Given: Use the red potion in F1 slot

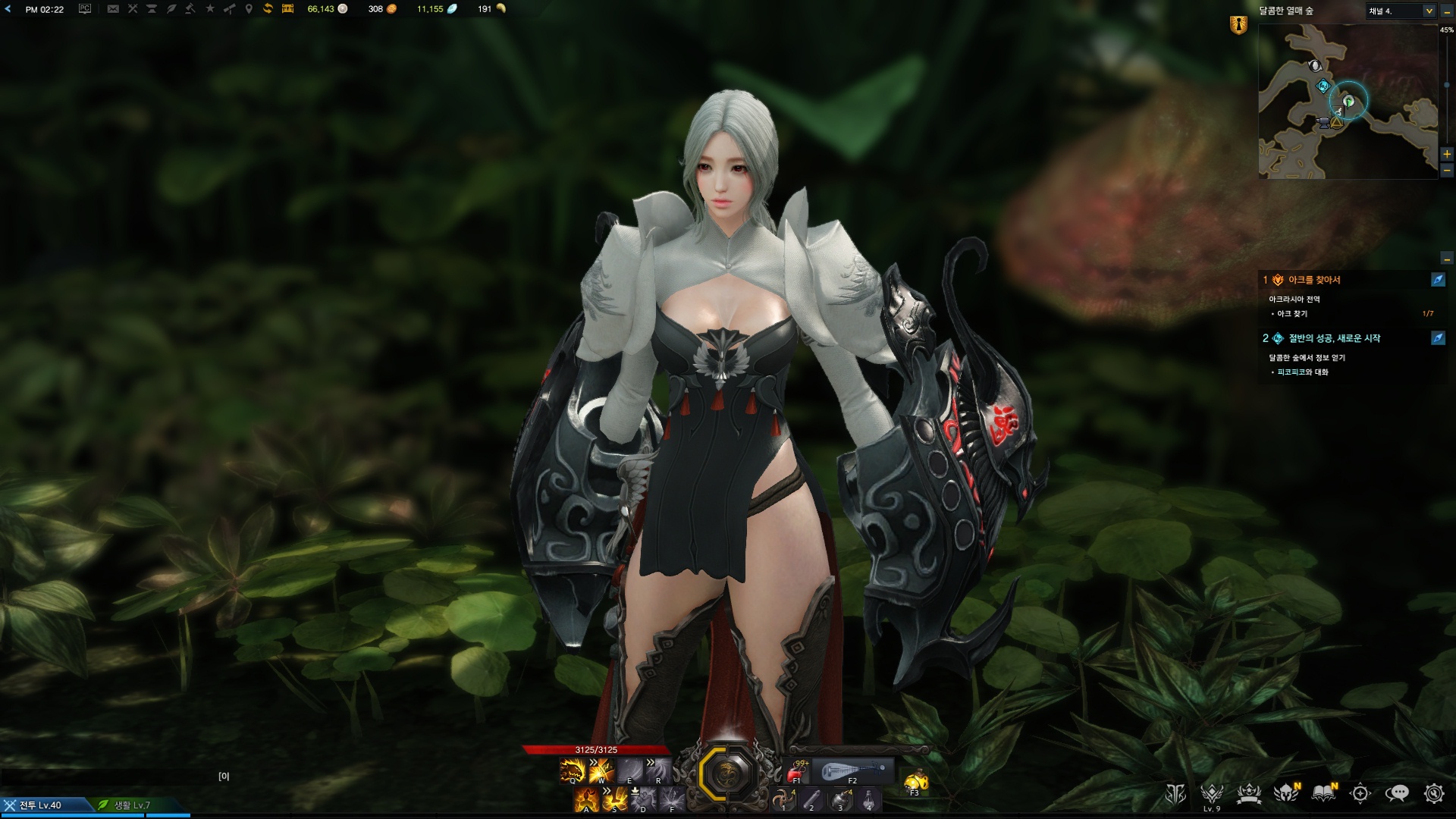Looking at the screenshot, I should pyautogui.click(x=796, y=771).
